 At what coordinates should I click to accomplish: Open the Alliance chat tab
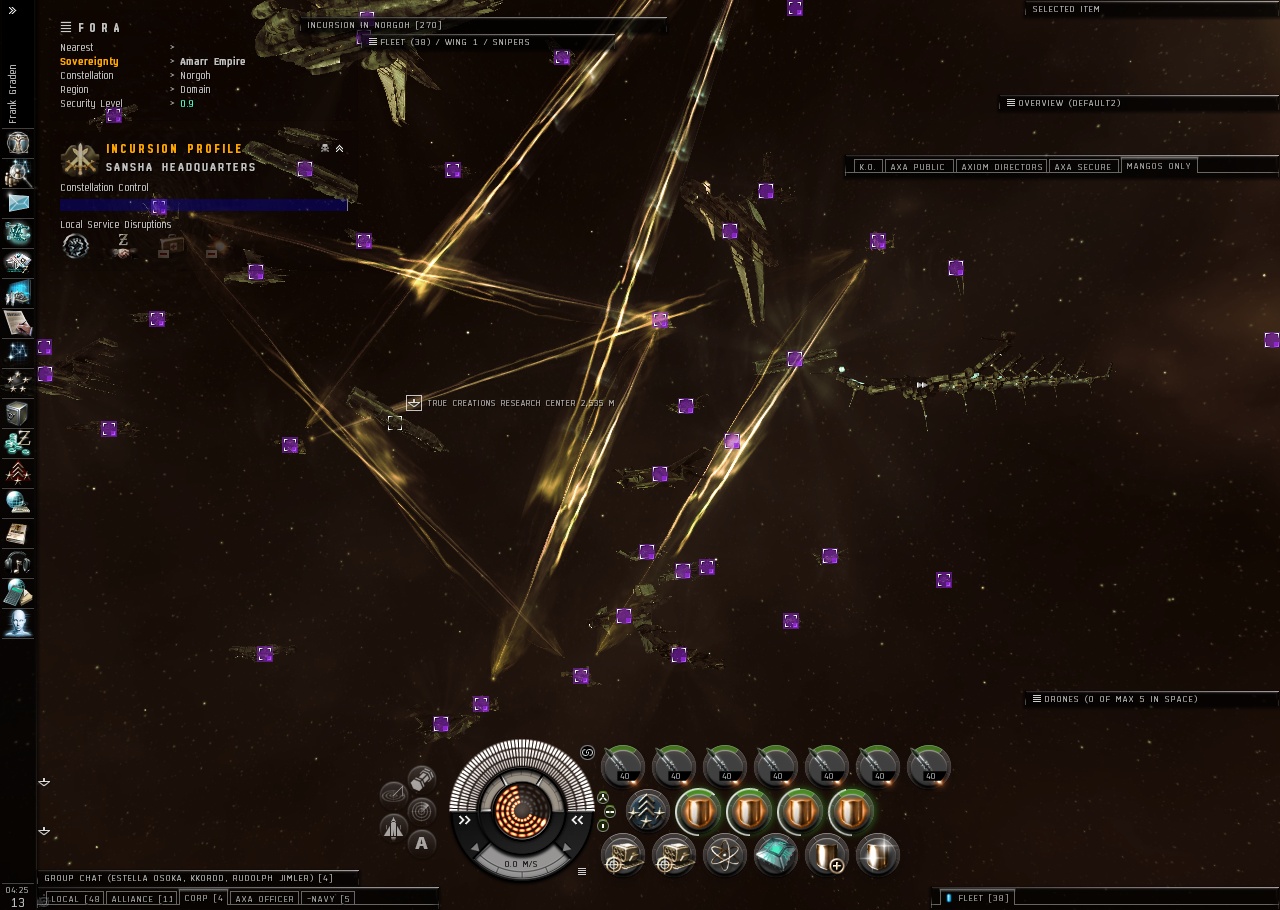click(x=141, y=898)
